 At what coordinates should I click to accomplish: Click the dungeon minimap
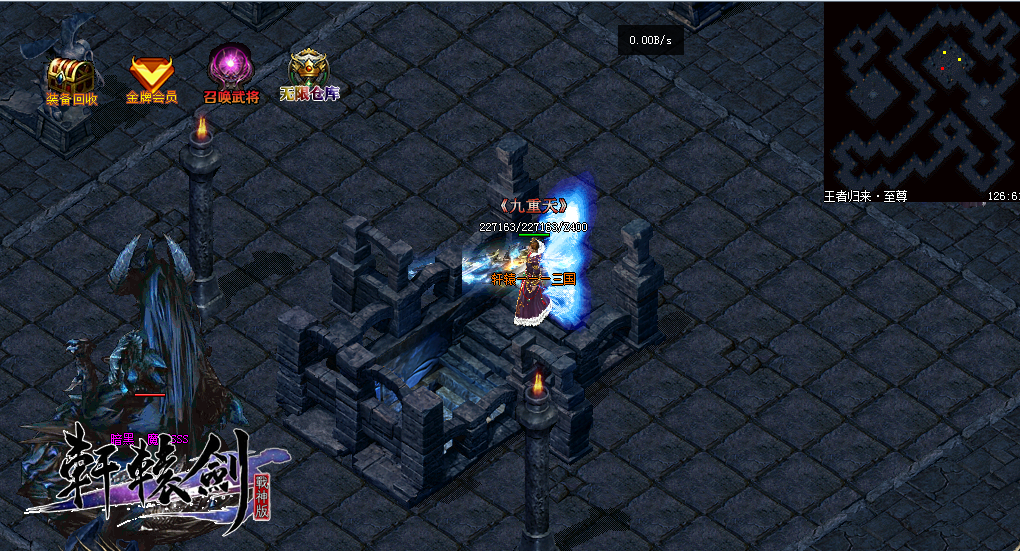(x=920, y=95)
